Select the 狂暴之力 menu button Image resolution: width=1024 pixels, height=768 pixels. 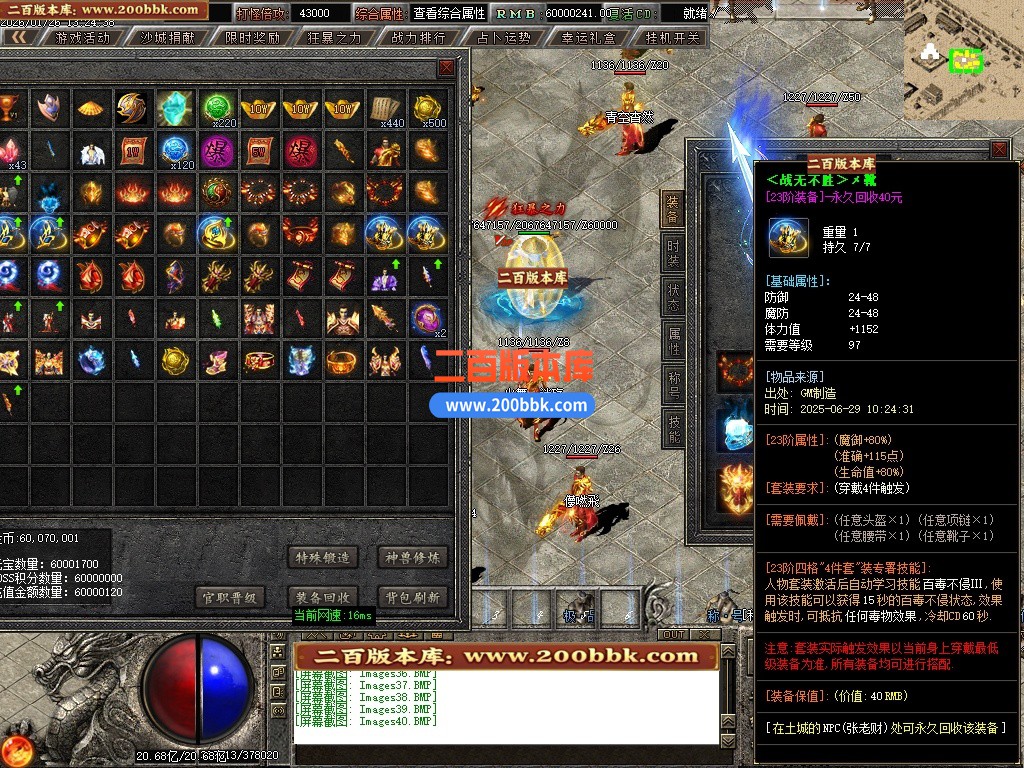pyautogui.click(x=334, y=38)
